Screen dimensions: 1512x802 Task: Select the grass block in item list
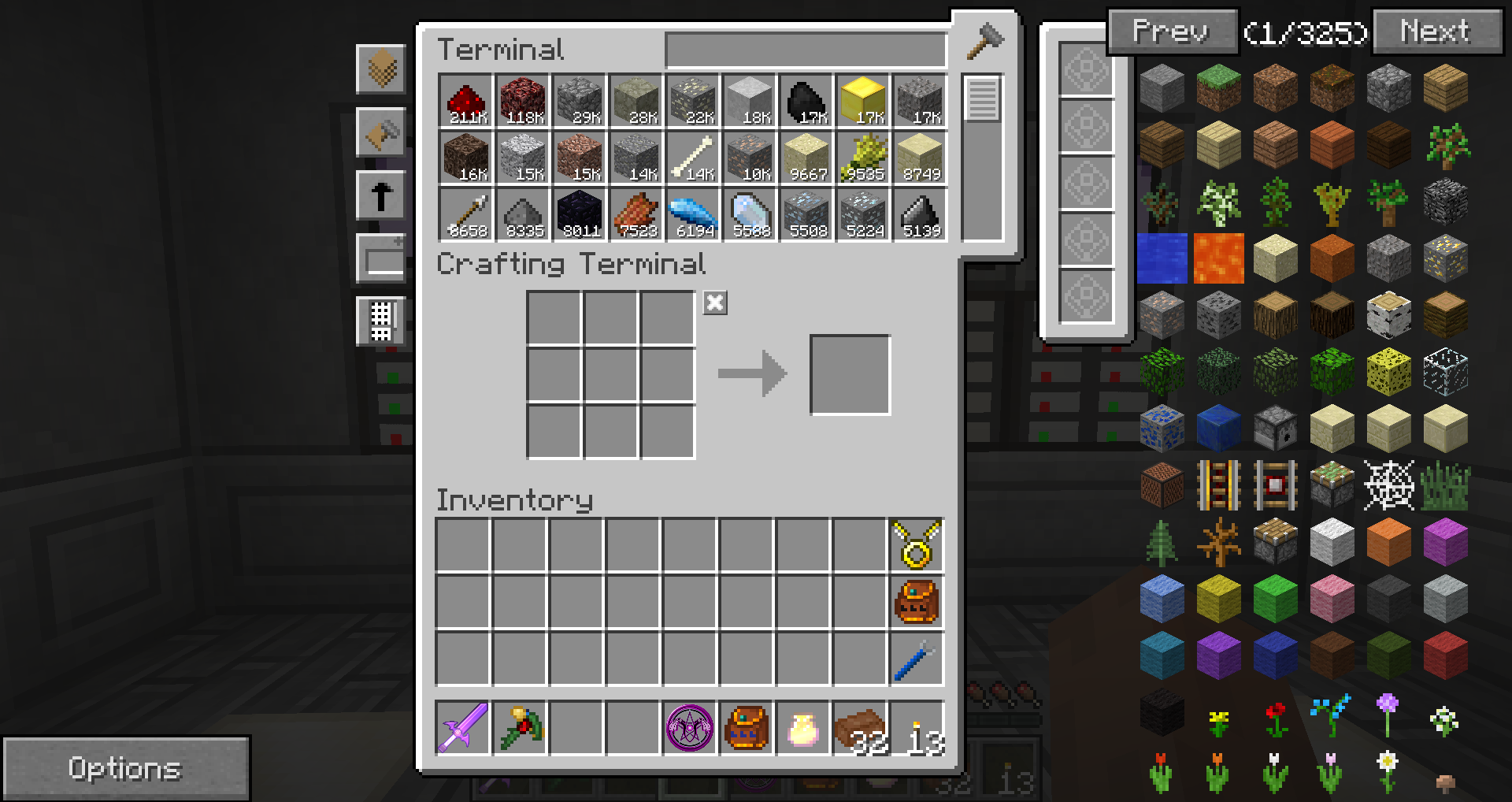1218,88
